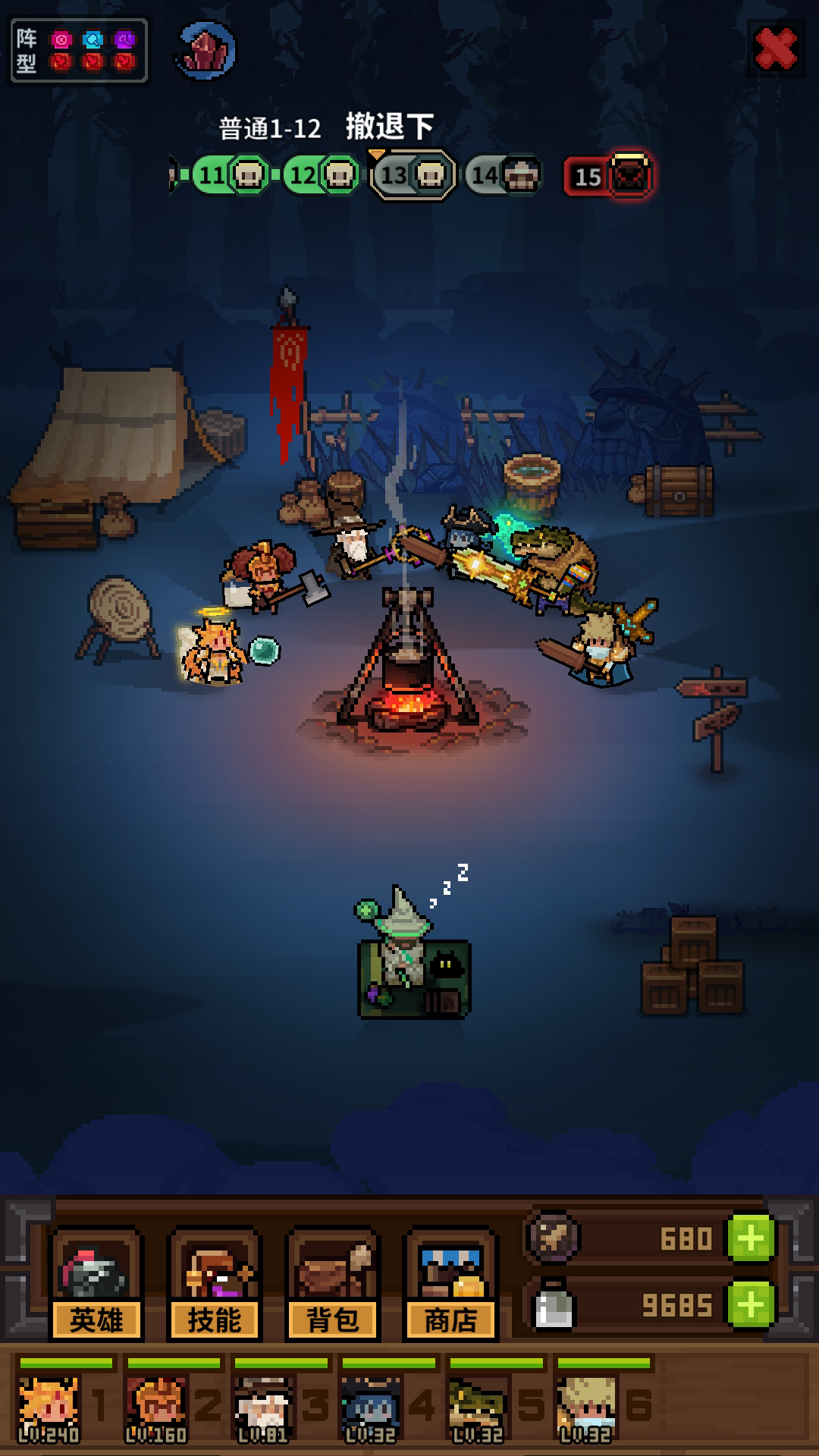Viewport: 819px width, 1456px height.
Task: Choose stage 13 skull node
Action: (x=413, y=175)
